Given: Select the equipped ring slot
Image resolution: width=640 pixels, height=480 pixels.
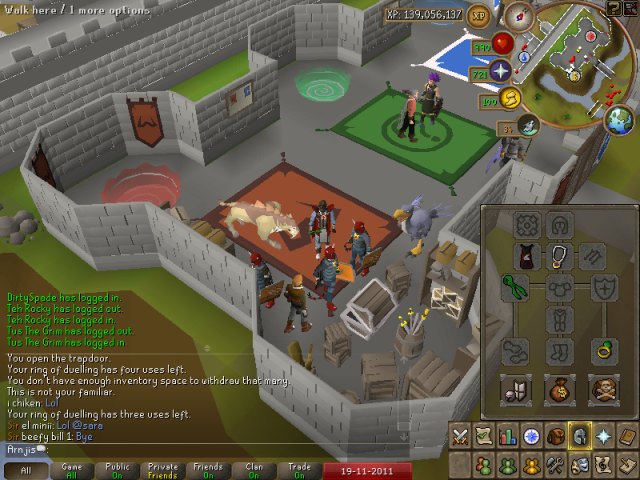Looking at the screenshot, I should tap(605, 351).
